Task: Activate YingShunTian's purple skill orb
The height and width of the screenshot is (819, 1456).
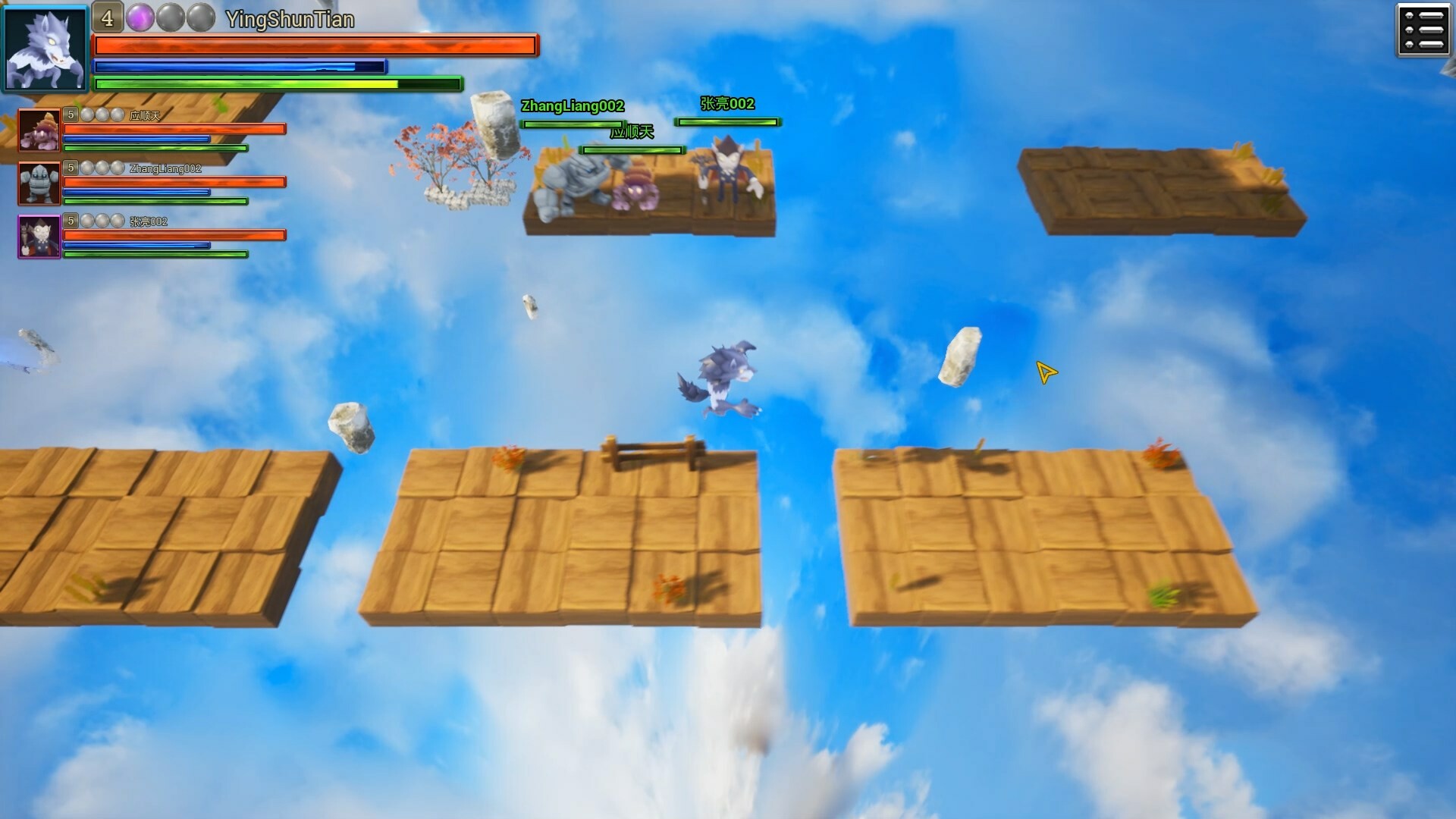Action: (x=140, y=17)
